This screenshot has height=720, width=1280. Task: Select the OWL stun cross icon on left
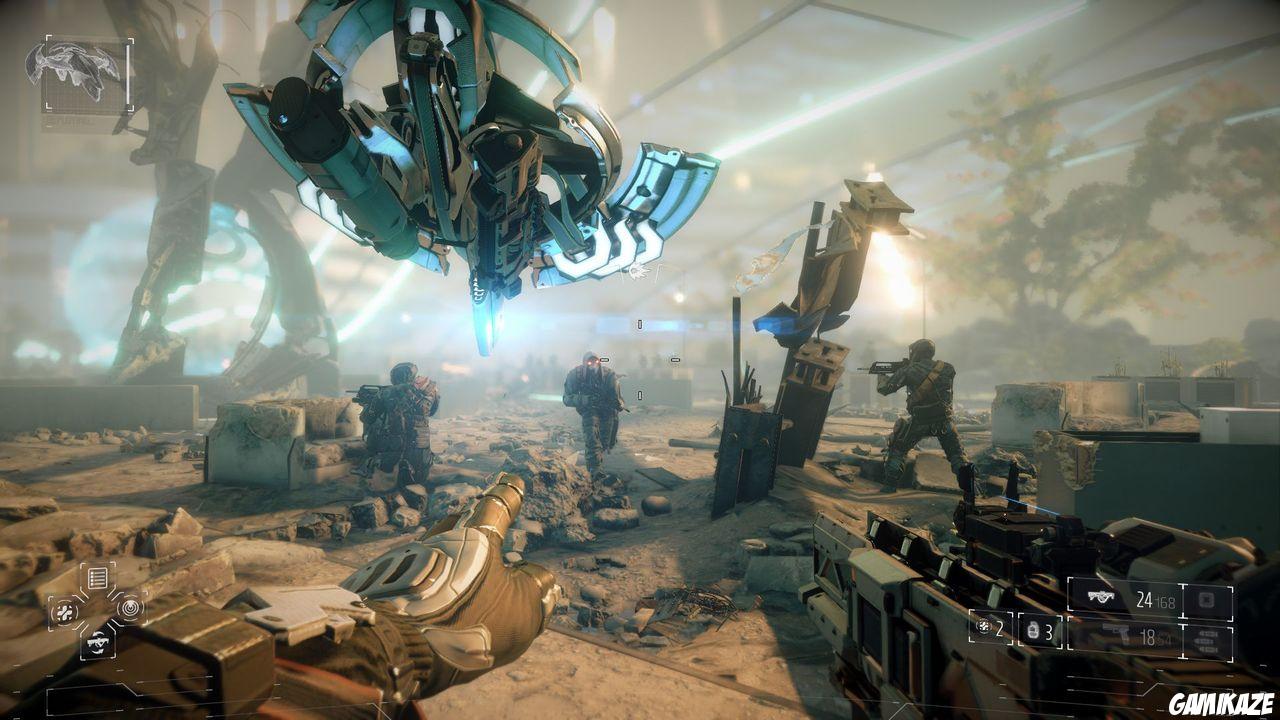[64, 610]
